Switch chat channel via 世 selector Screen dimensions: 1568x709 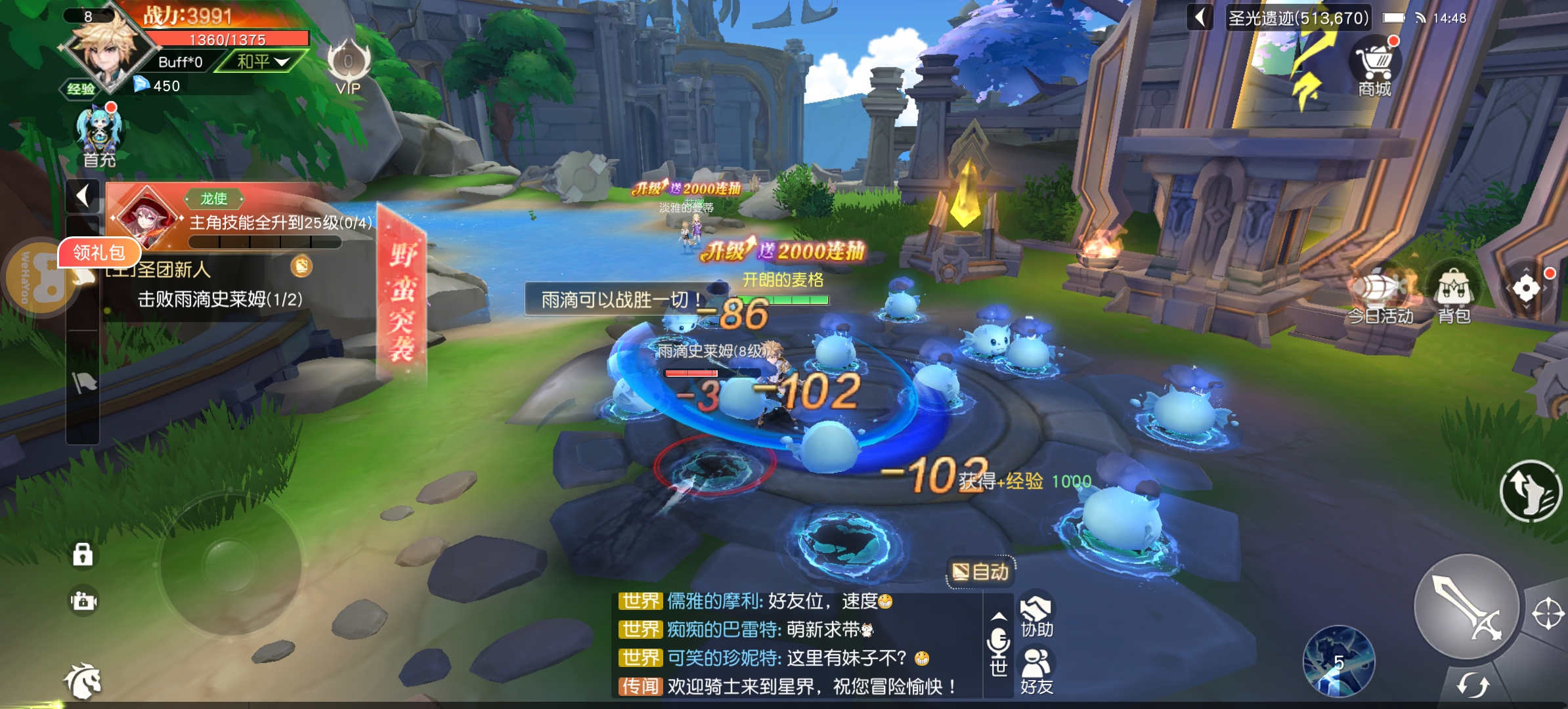coord(999,664)
